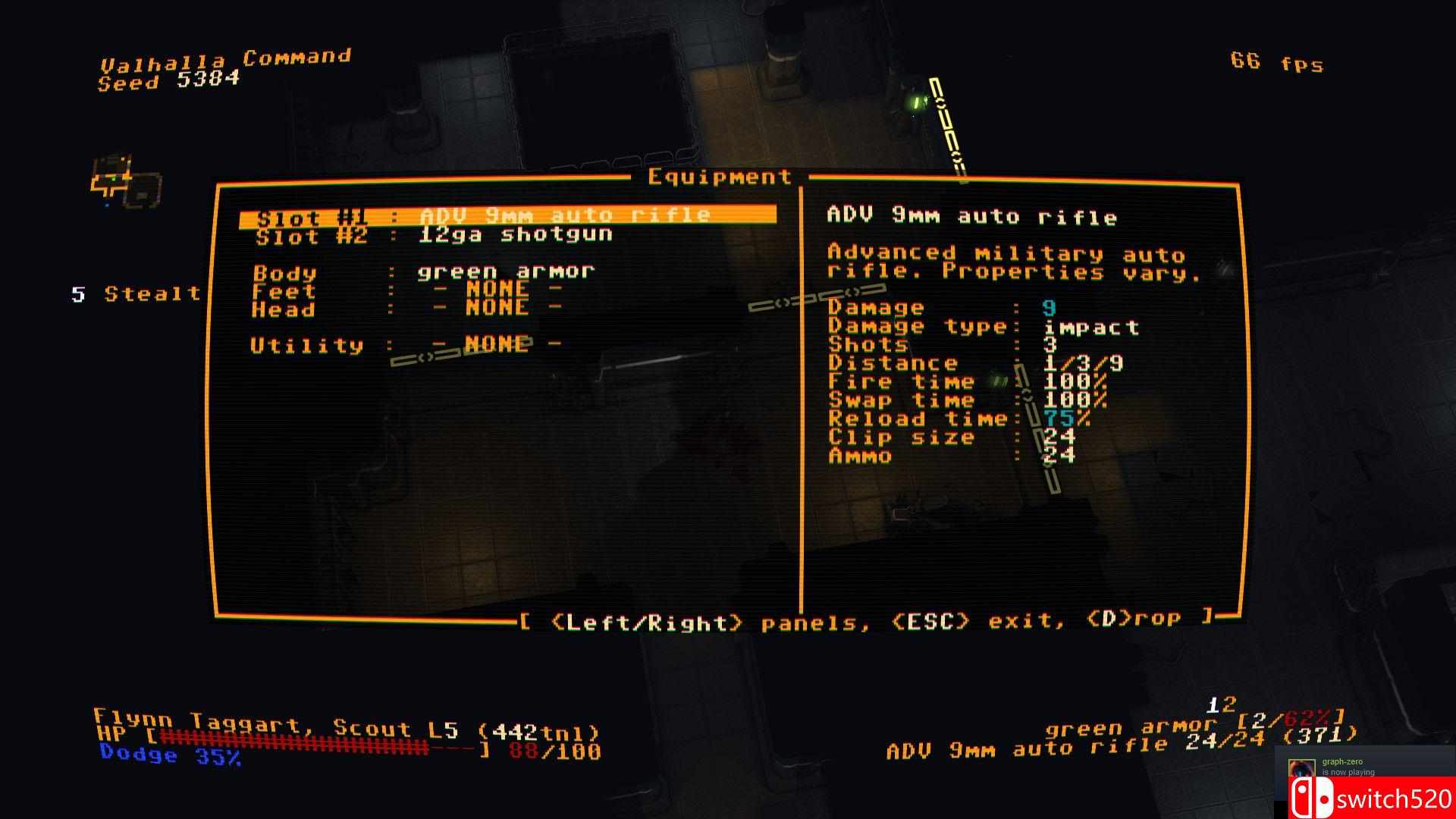Image resolution: width=1456 pixels, height=819 pixels.
Task: Click the minimap in the top left
Action: (125, 178)
